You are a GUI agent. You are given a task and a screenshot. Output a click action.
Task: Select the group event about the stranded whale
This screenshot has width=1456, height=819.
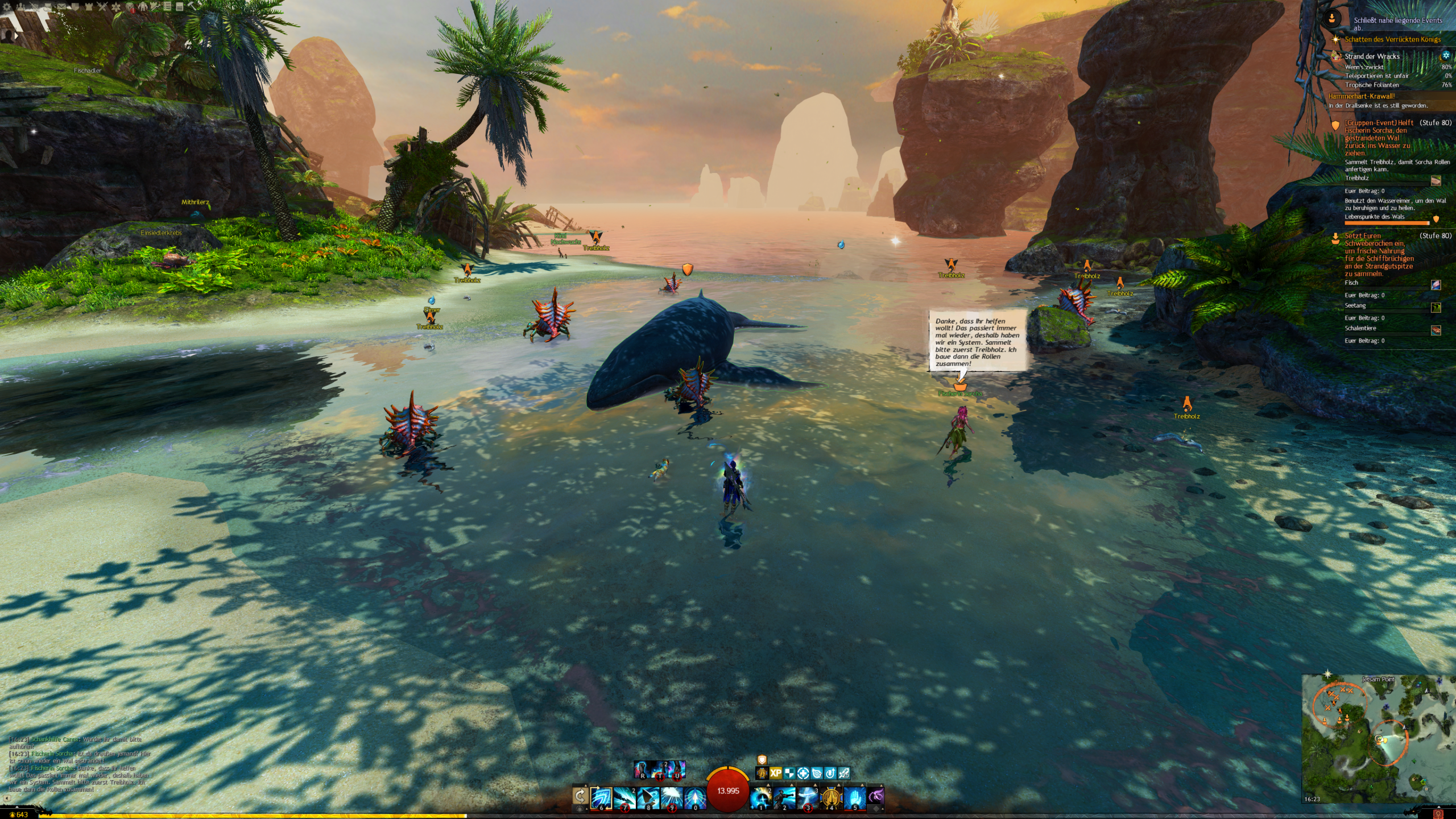click(1378, 138)
